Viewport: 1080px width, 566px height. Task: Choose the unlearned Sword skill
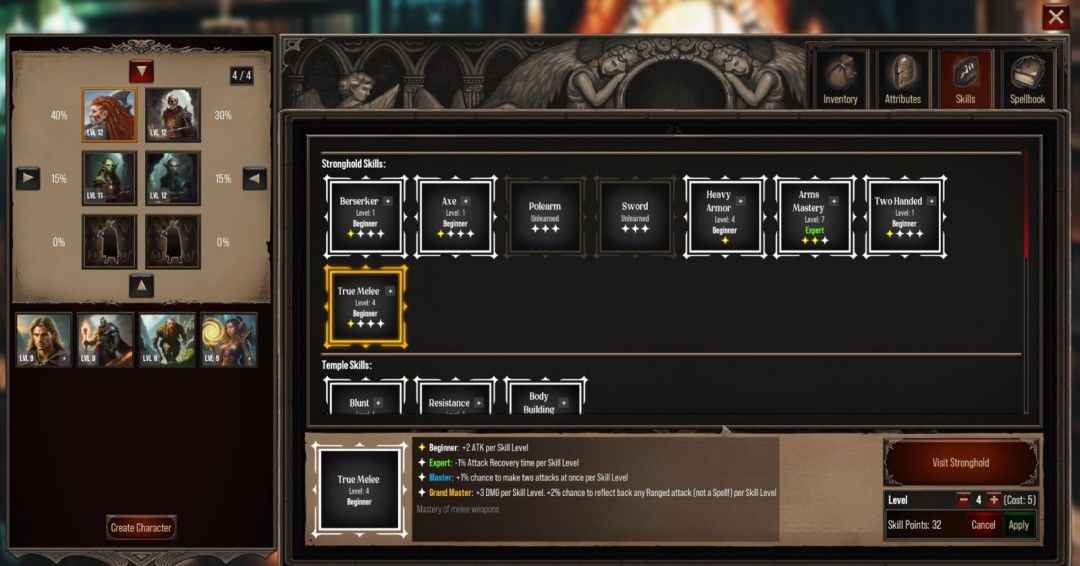(635, 216)
